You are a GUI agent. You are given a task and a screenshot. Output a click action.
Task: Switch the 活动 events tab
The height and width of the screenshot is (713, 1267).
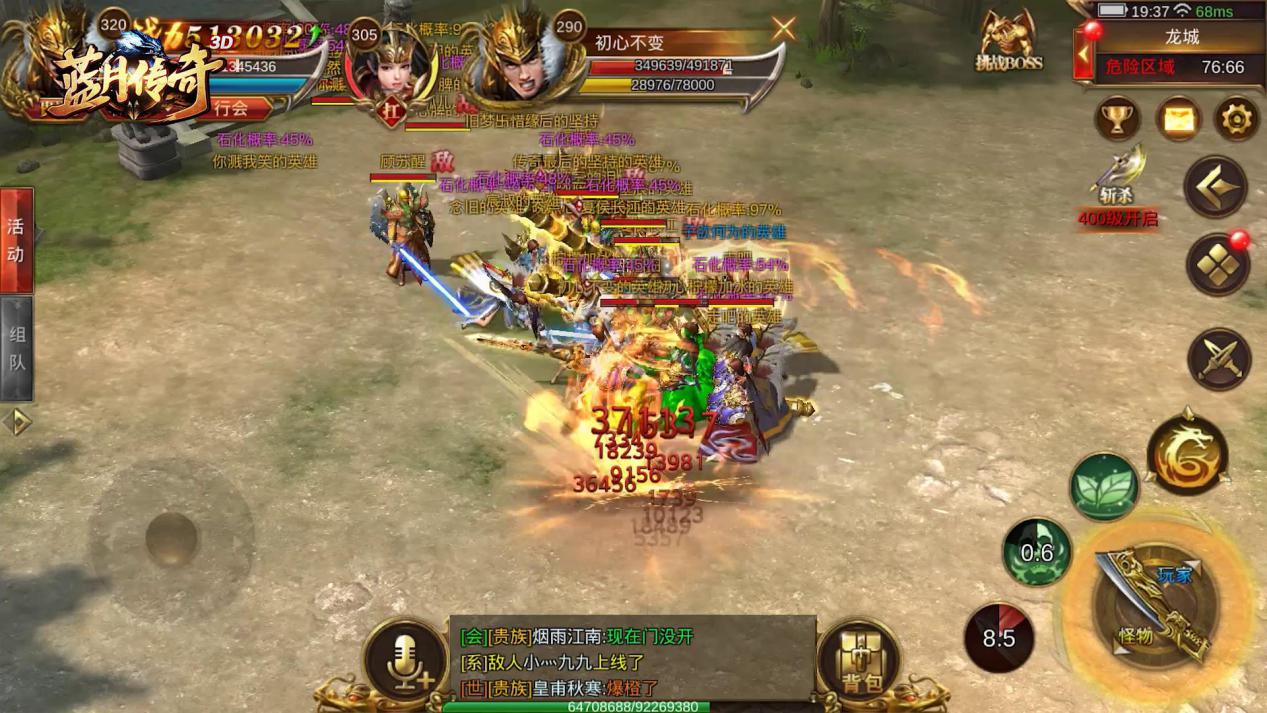[16, 240]
